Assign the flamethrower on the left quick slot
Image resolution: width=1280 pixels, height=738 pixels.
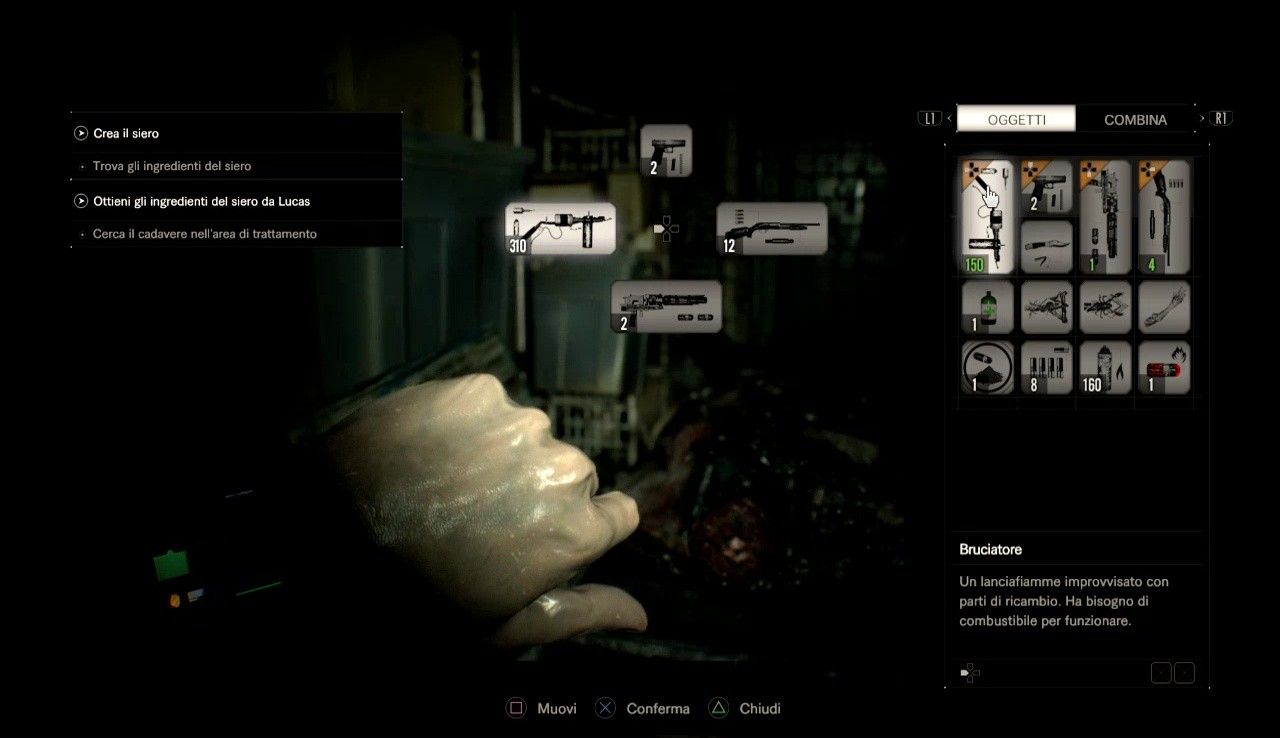click(560, 228)
